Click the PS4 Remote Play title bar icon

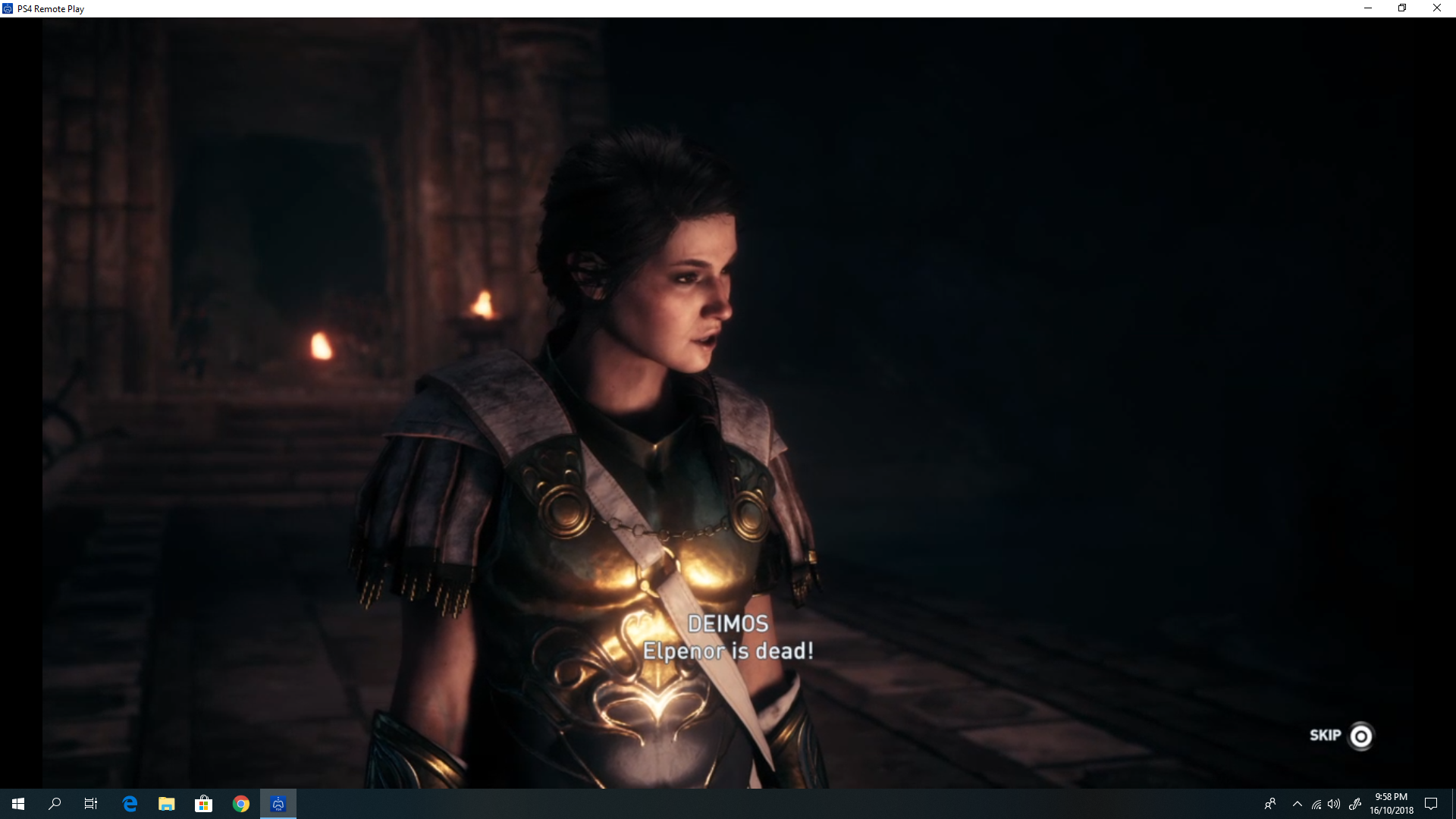point(8,8)
